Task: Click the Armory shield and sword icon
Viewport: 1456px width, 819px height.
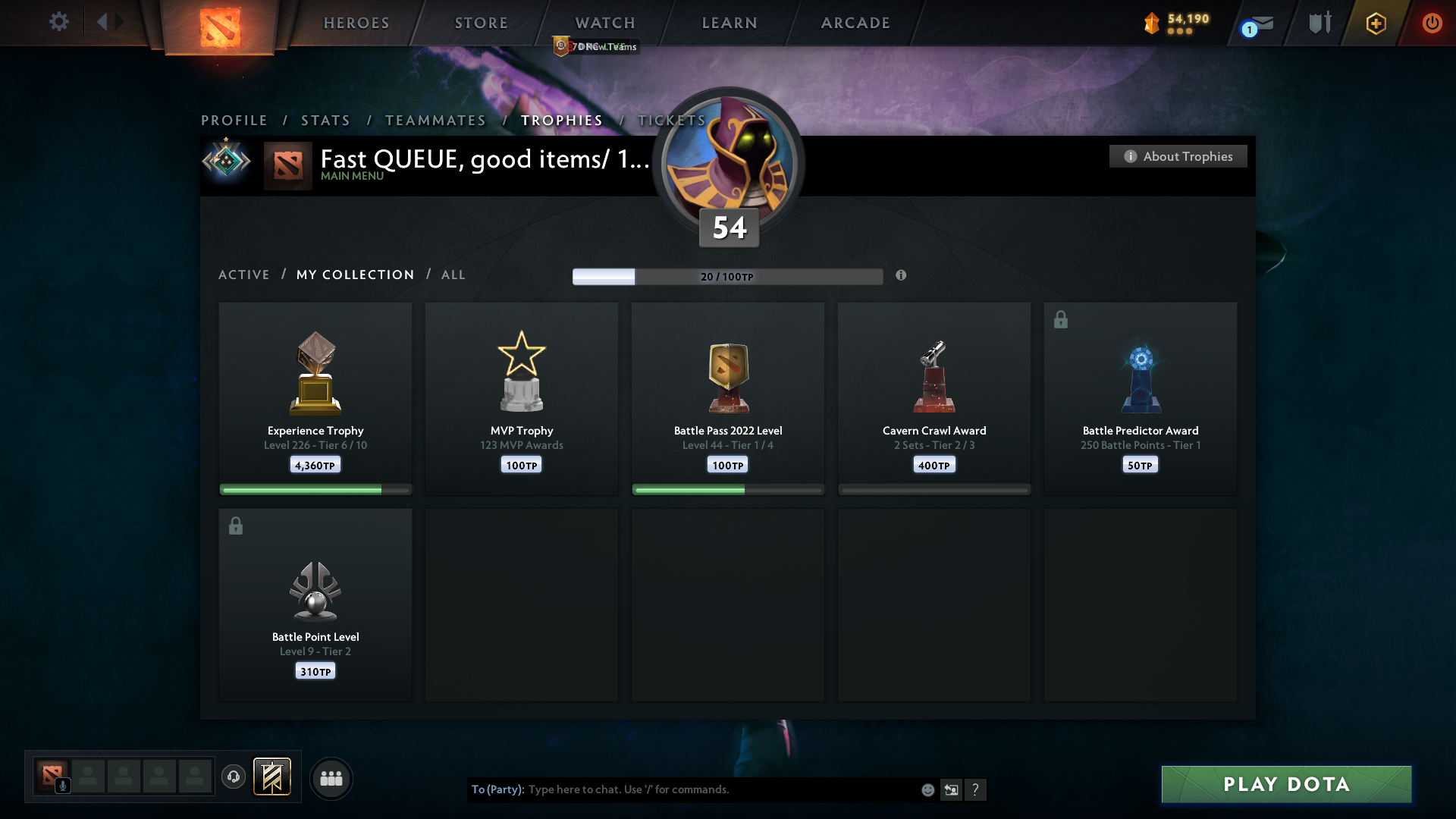Action: (1319, 23)
